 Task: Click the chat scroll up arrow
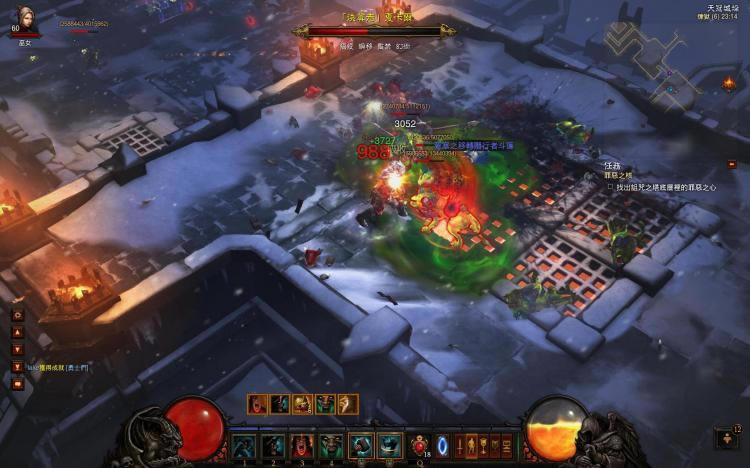(17, 333)
